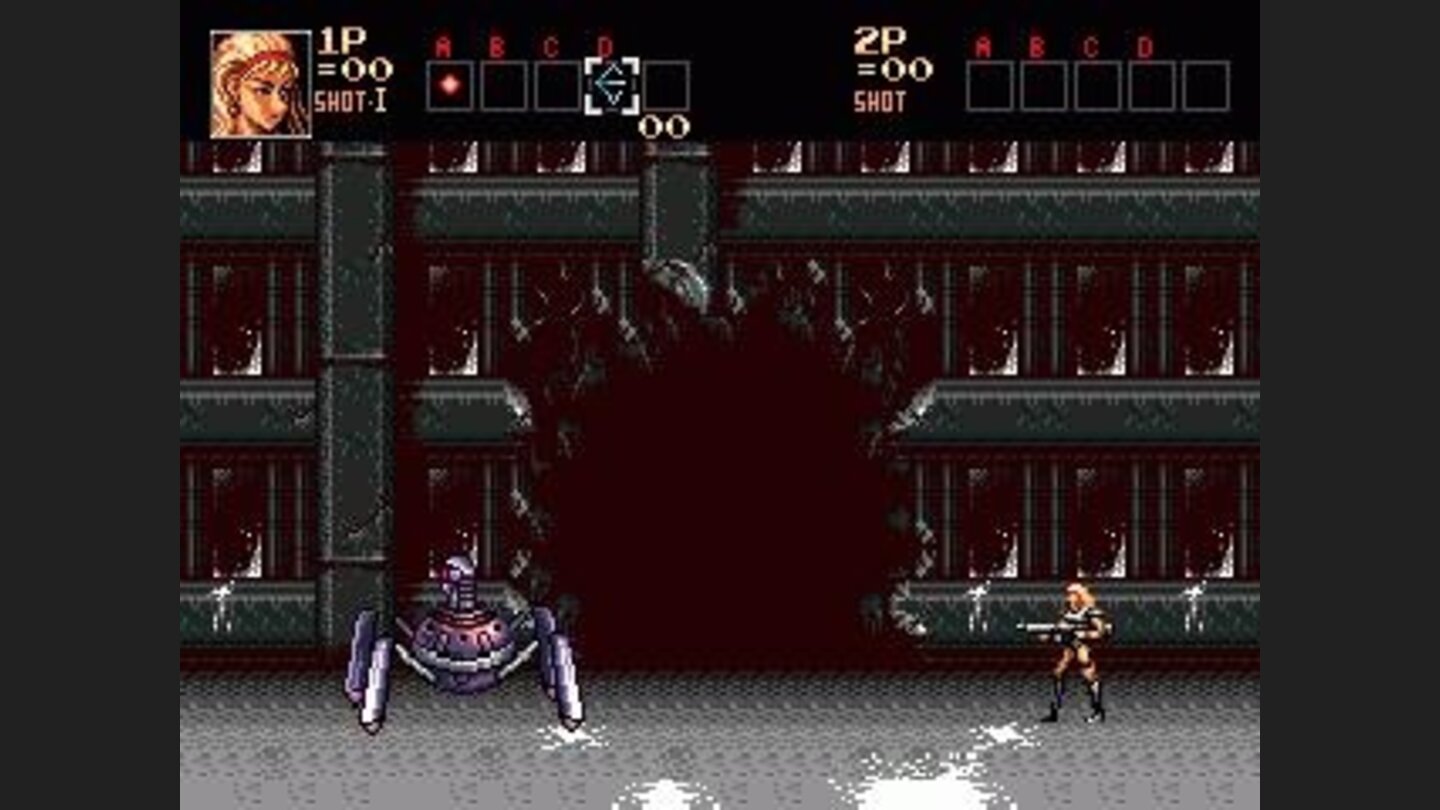Select the red orb weapon icon in slot A
Image resolution: width=1440 pixels, height=810 pixels.
[x=452, y=84]
